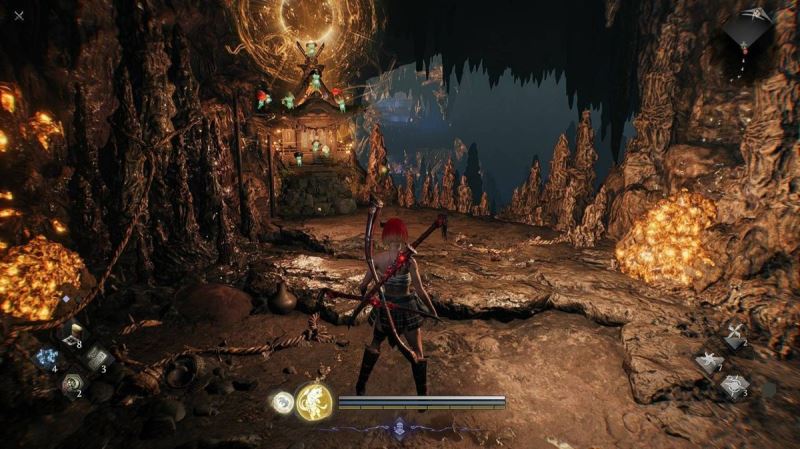Select the small white guardian spirit icon
The height and width of the screenshot is (449, 800).
point(280,402)
